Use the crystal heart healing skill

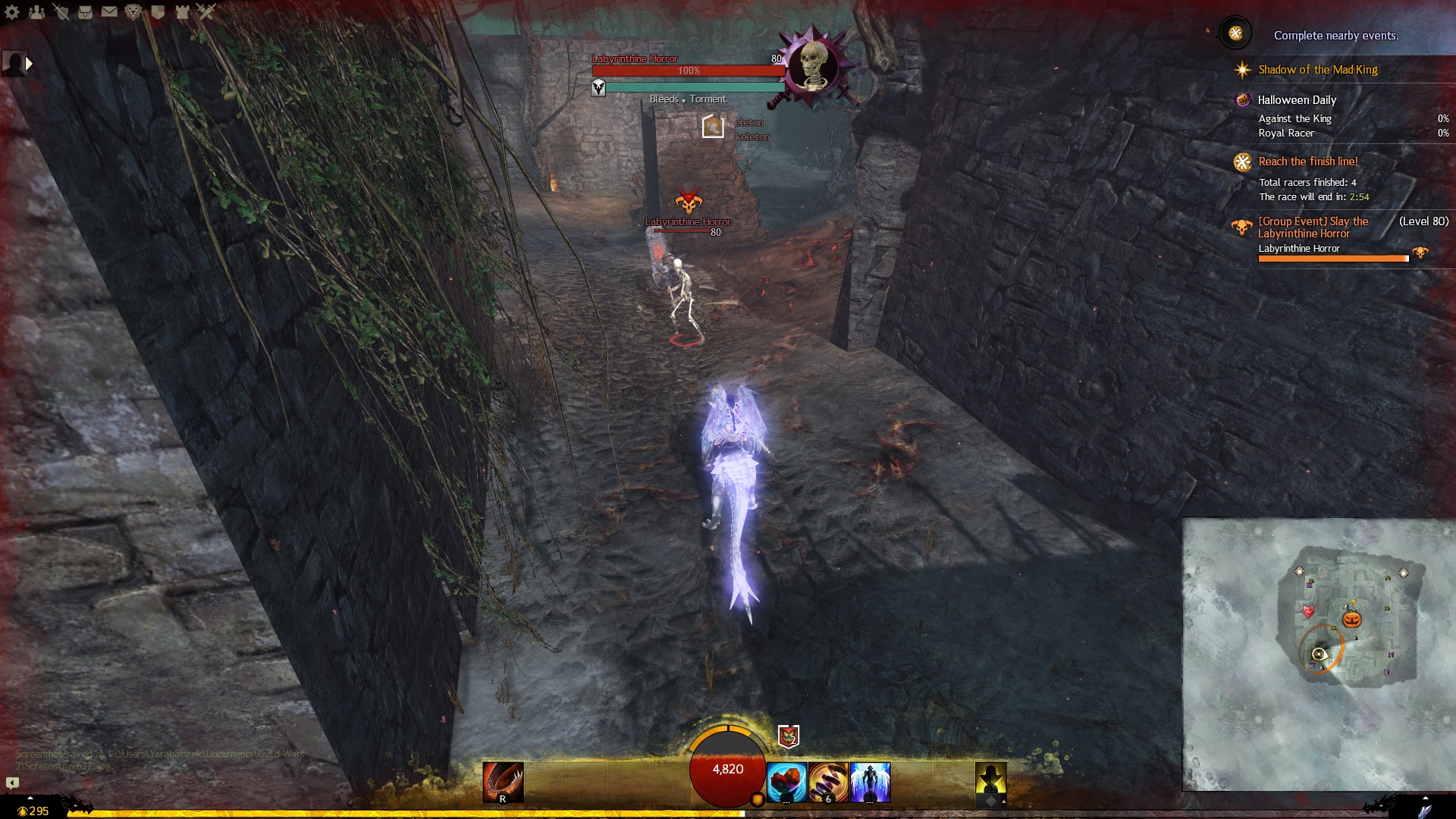point(786,782)
